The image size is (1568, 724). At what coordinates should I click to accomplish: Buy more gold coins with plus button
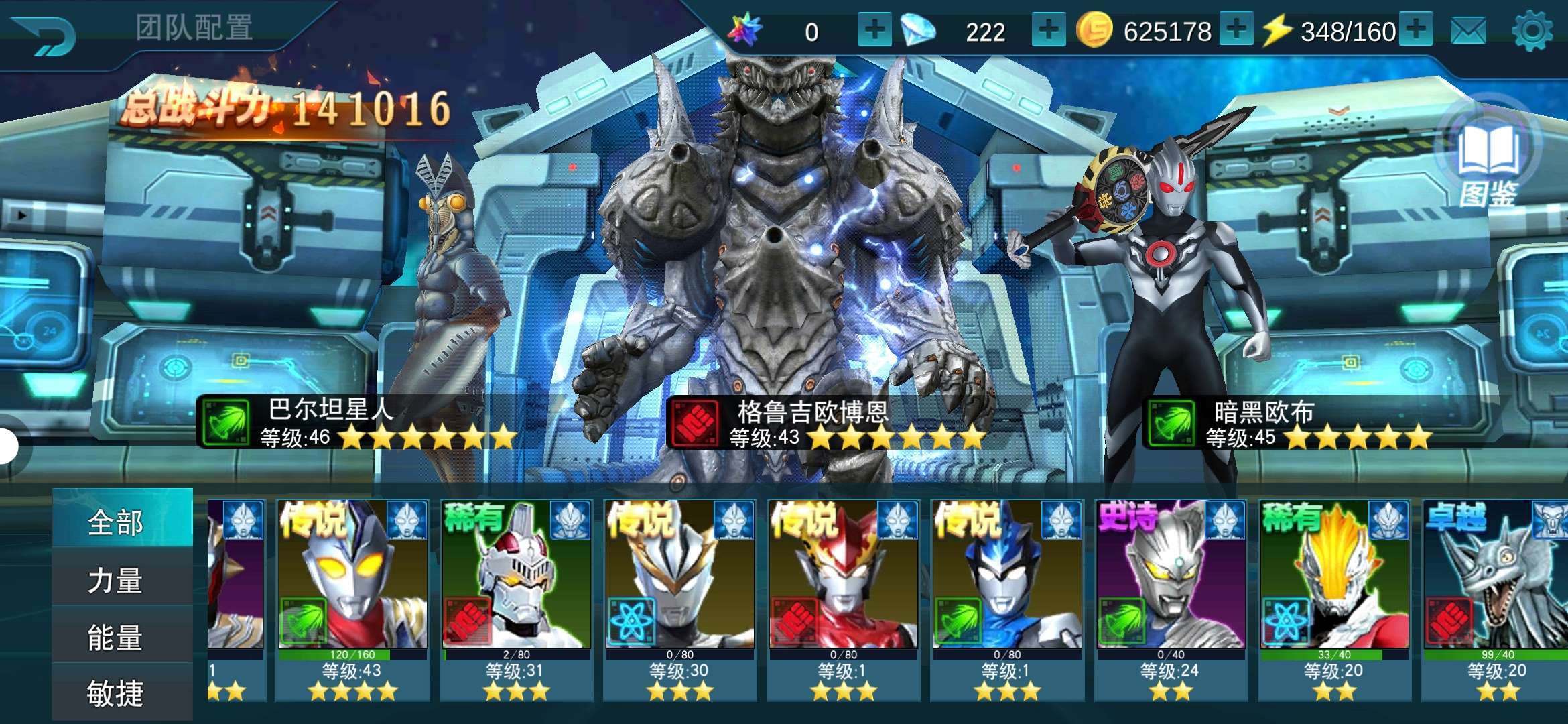(1236, 30)
